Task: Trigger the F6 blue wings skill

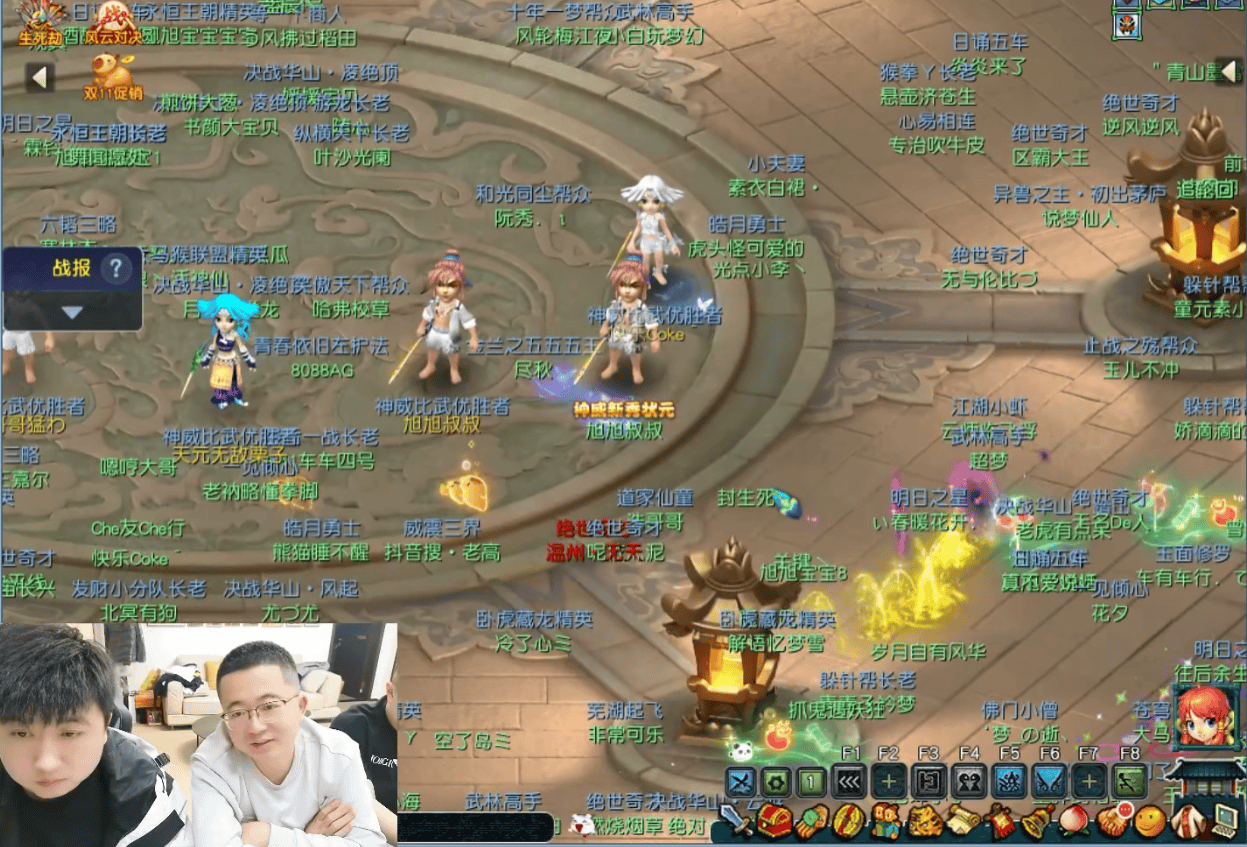Action: [1048, 780]
